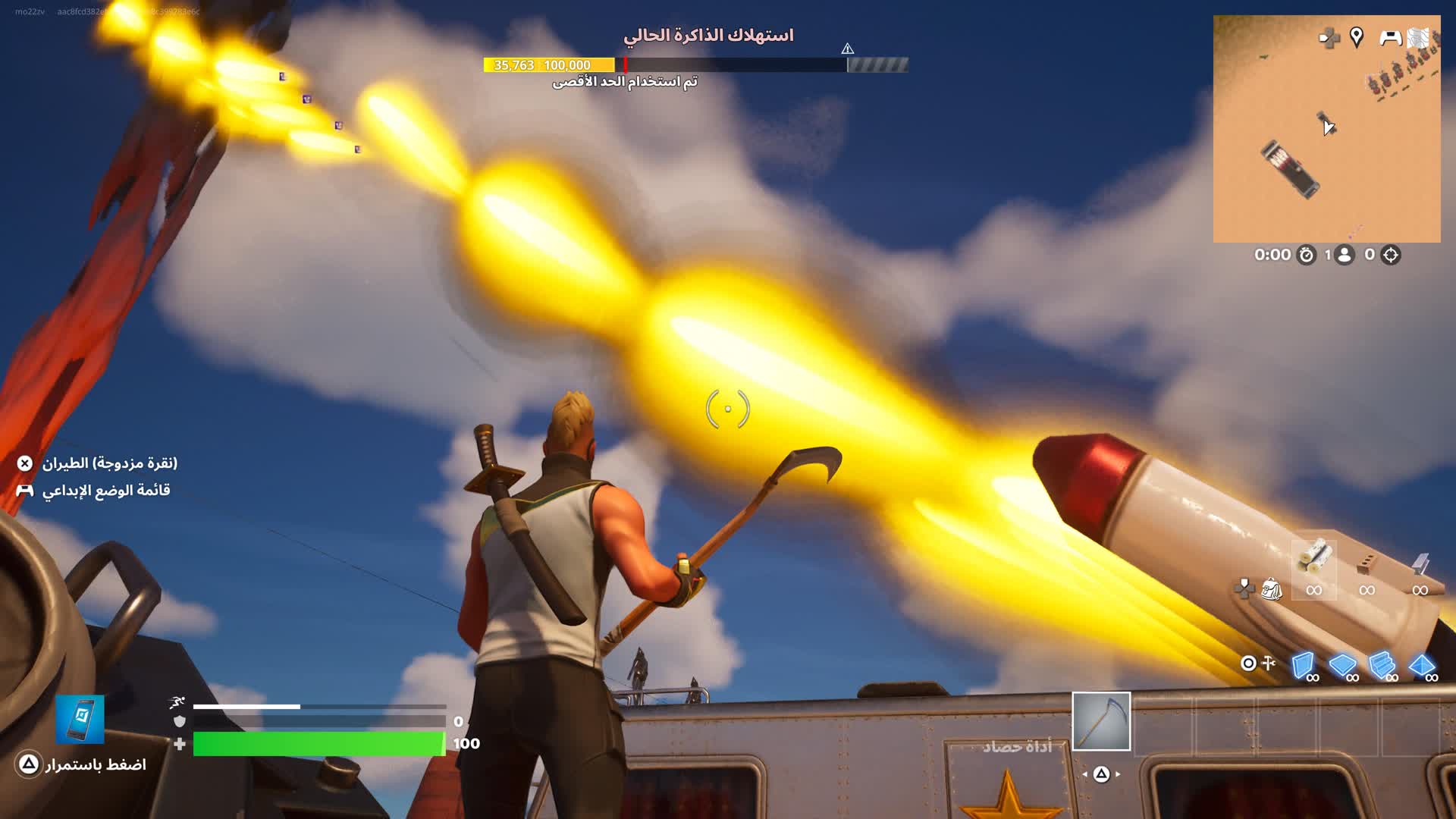1456x819 pixels.
Task: Choose the brick building material
Action: pos(1367,565)
